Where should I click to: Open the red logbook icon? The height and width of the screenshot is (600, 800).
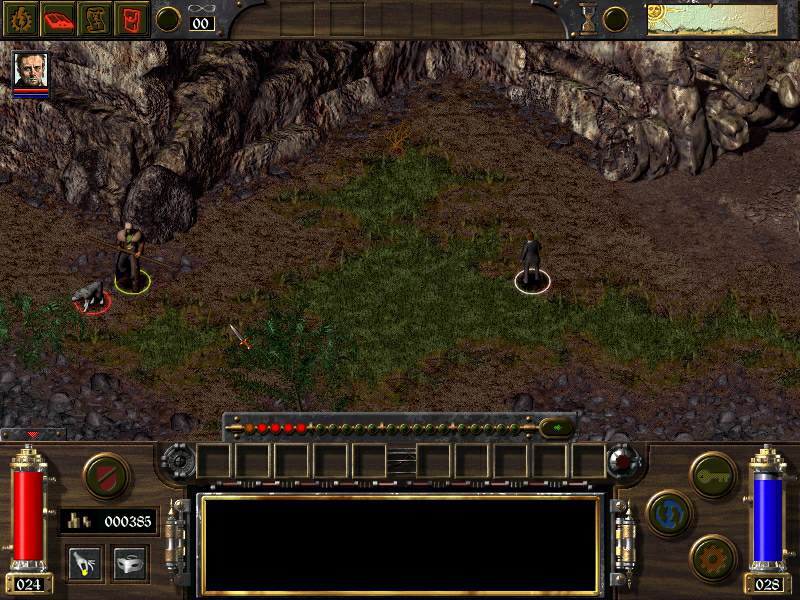click(x=58, y=18)
